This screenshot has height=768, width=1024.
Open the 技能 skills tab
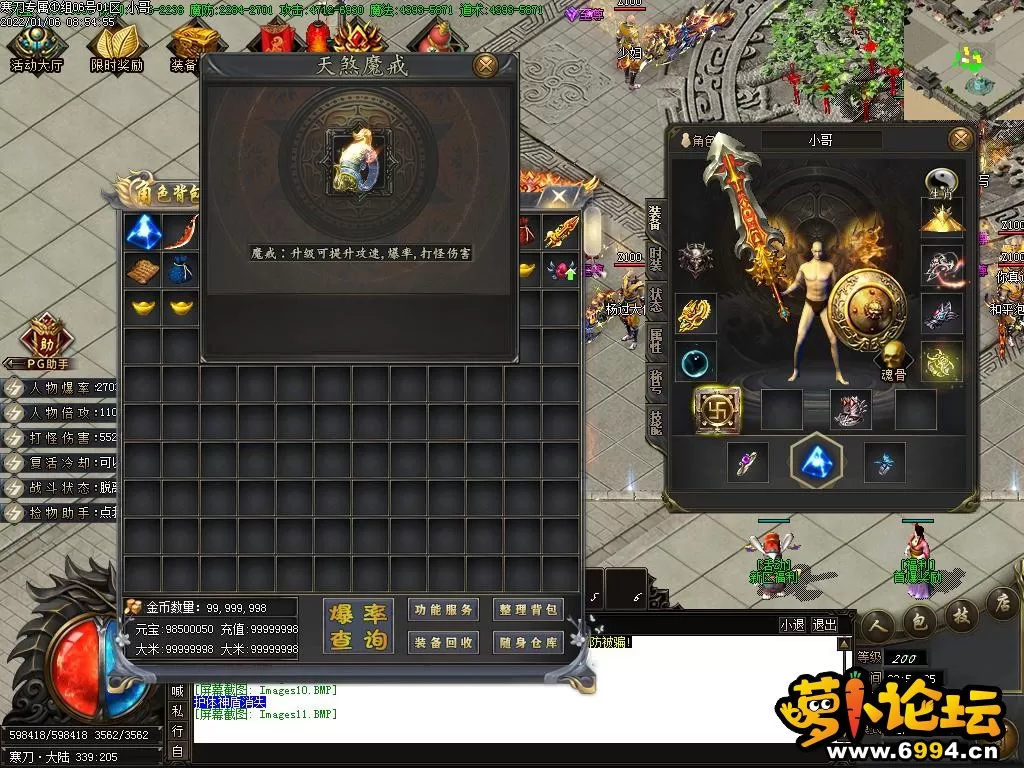[655, 424]
